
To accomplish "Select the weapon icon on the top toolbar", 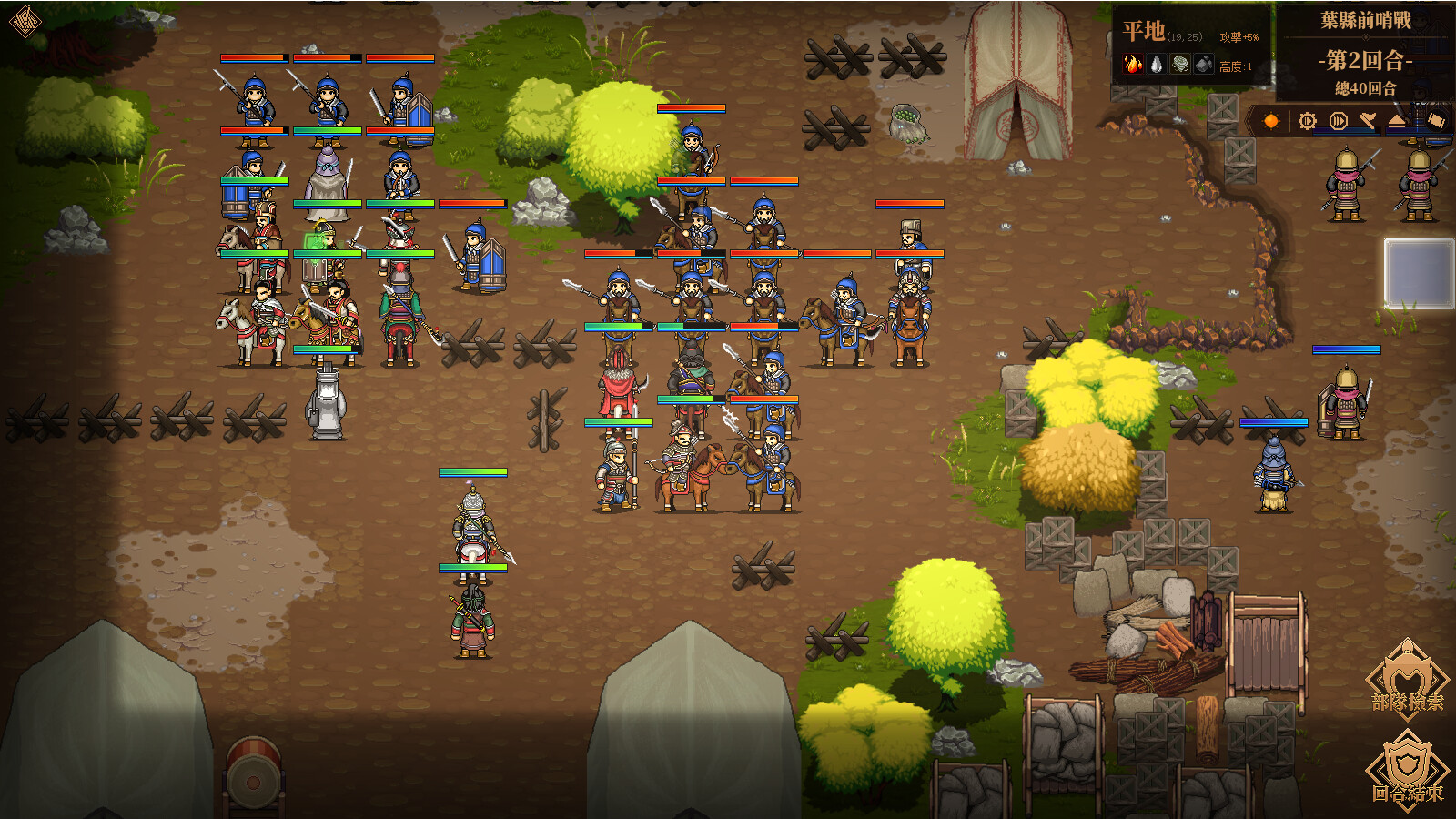I will point(1366,118).
